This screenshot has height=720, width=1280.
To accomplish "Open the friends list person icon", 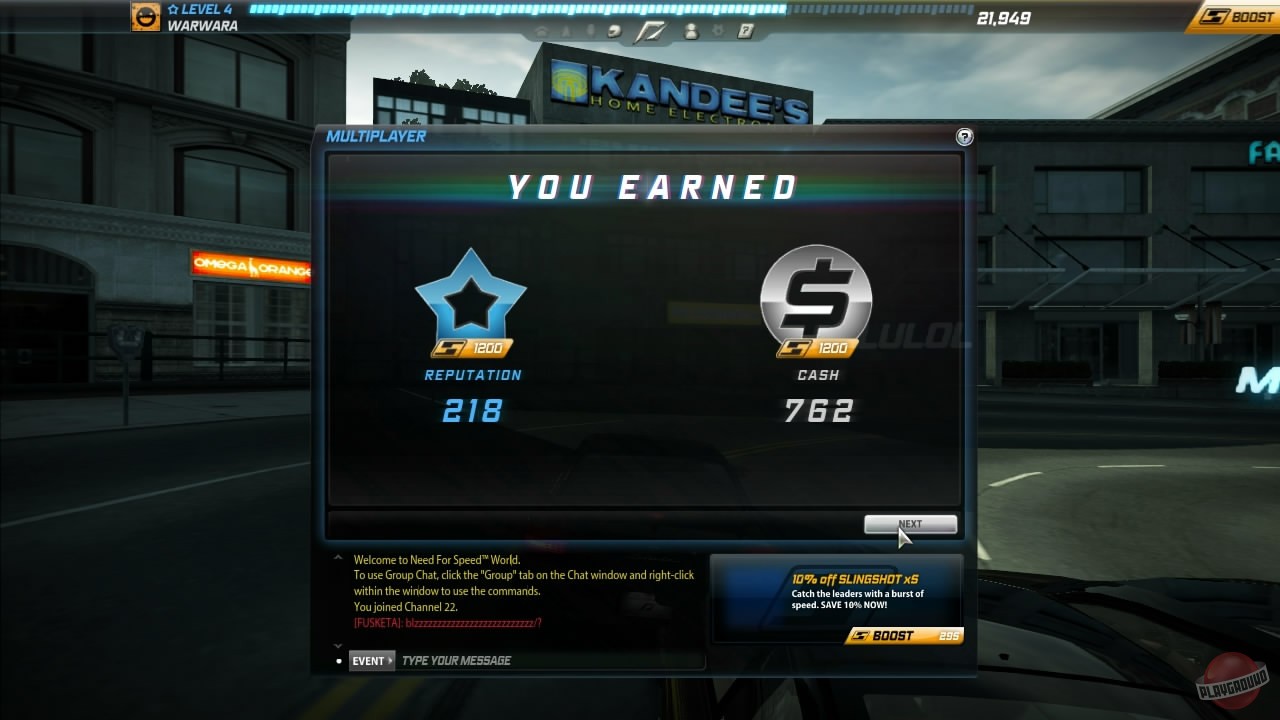I will pos(691,31).
